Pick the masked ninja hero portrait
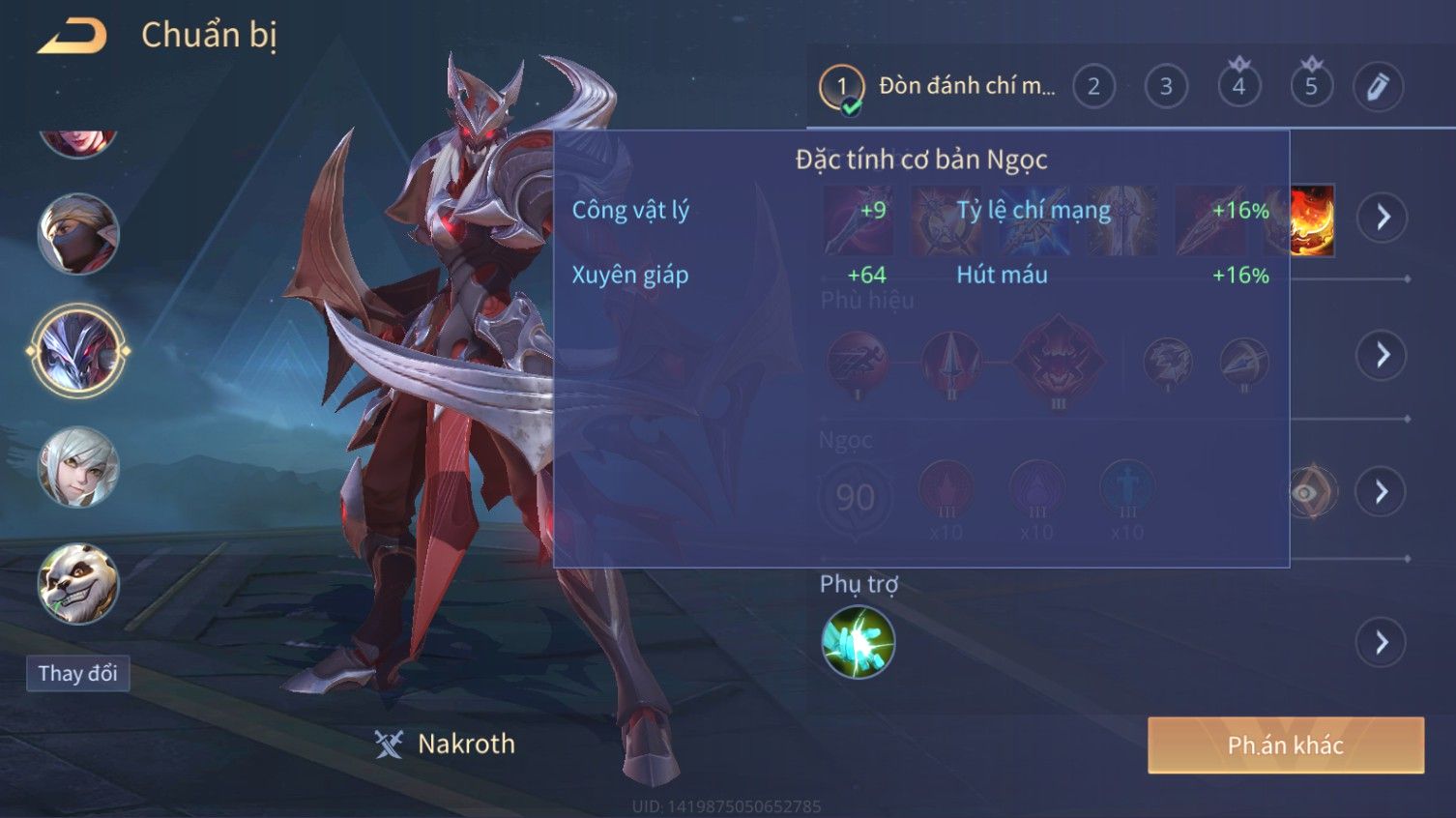Image resolution: width=1456 pixels, height=818 pixels. pyautogui.click(x=77, y=234)
